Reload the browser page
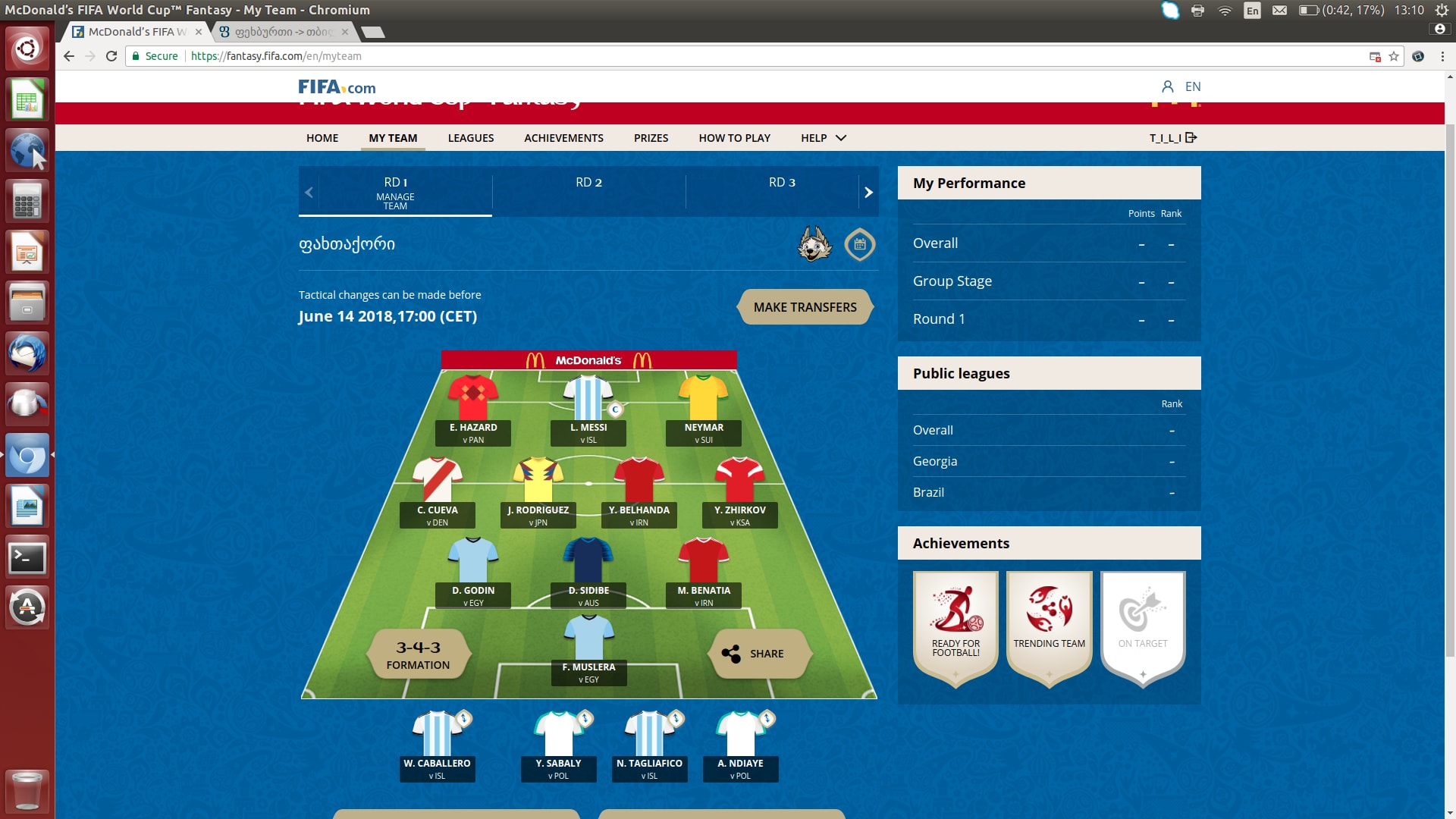The image size is (1456, 819). coord(111,56)
